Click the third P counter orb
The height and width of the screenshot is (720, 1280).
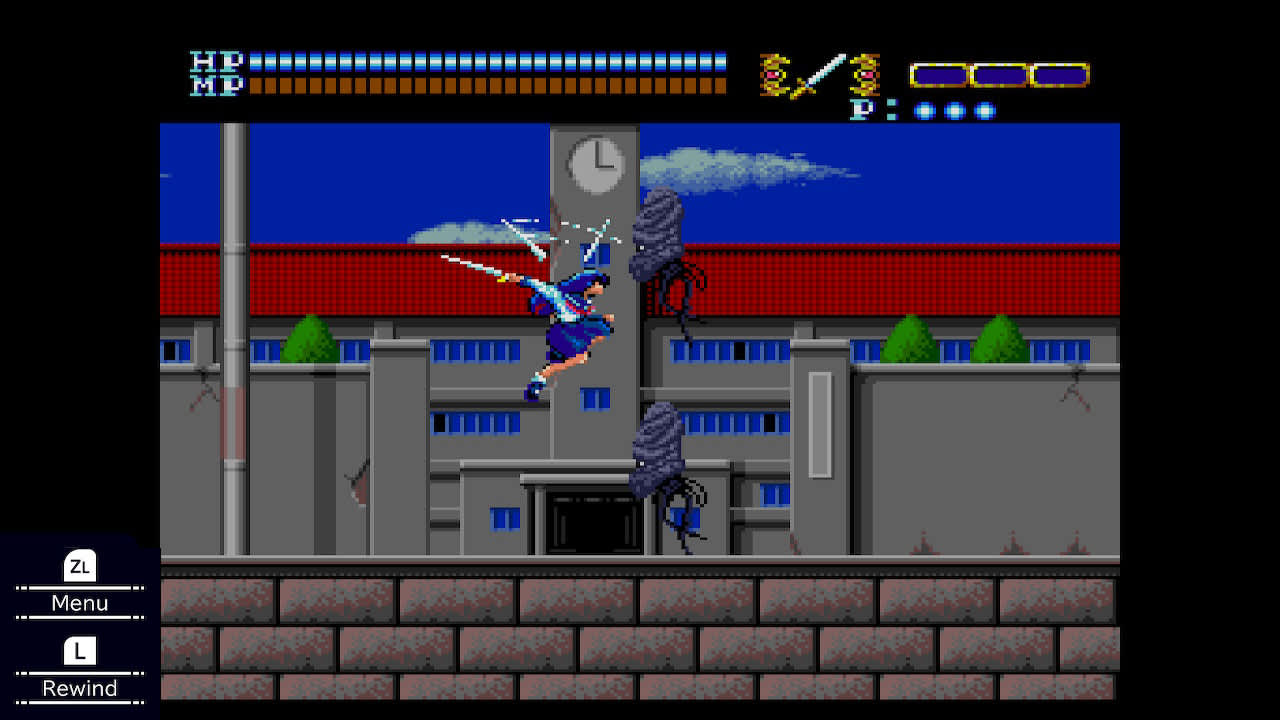click(x=983, y=108)
